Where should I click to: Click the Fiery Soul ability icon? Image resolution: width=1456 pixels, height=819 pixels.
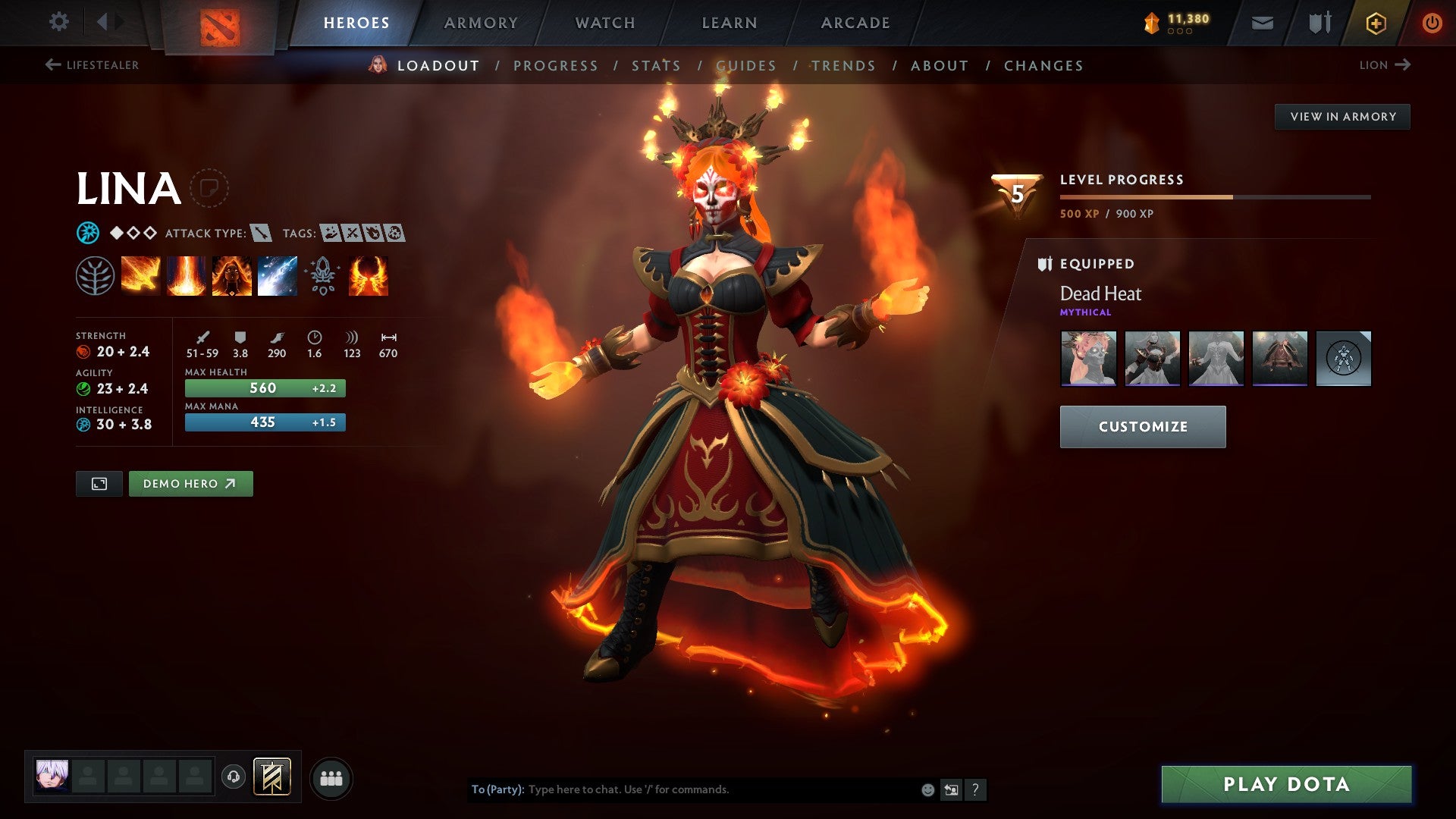click(233, 275)
